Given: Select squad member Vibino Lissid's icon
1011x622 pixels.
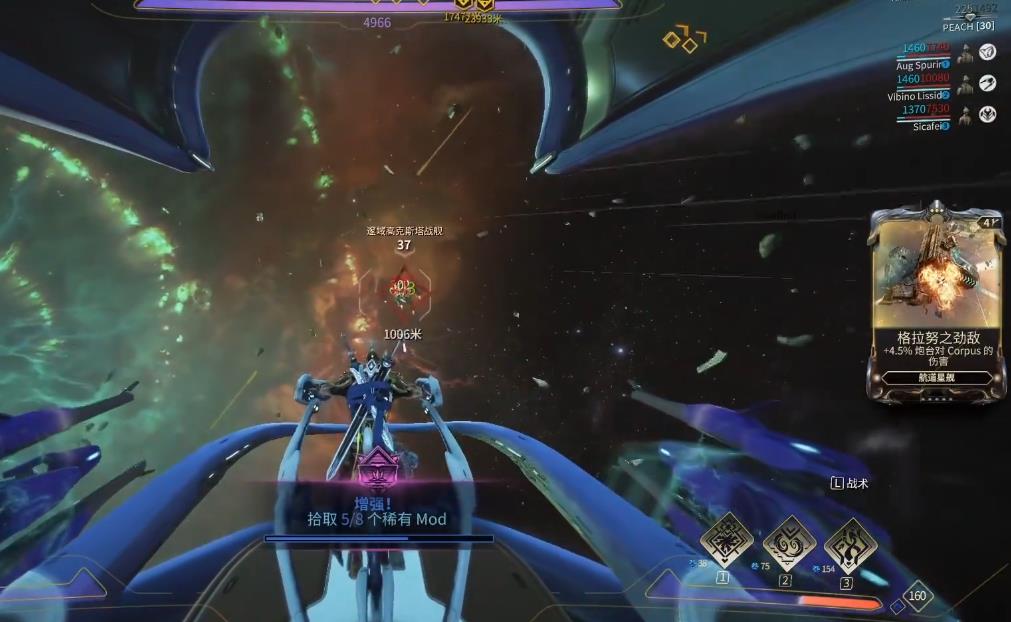Looking at the screenshot, I should click(987, 84).
